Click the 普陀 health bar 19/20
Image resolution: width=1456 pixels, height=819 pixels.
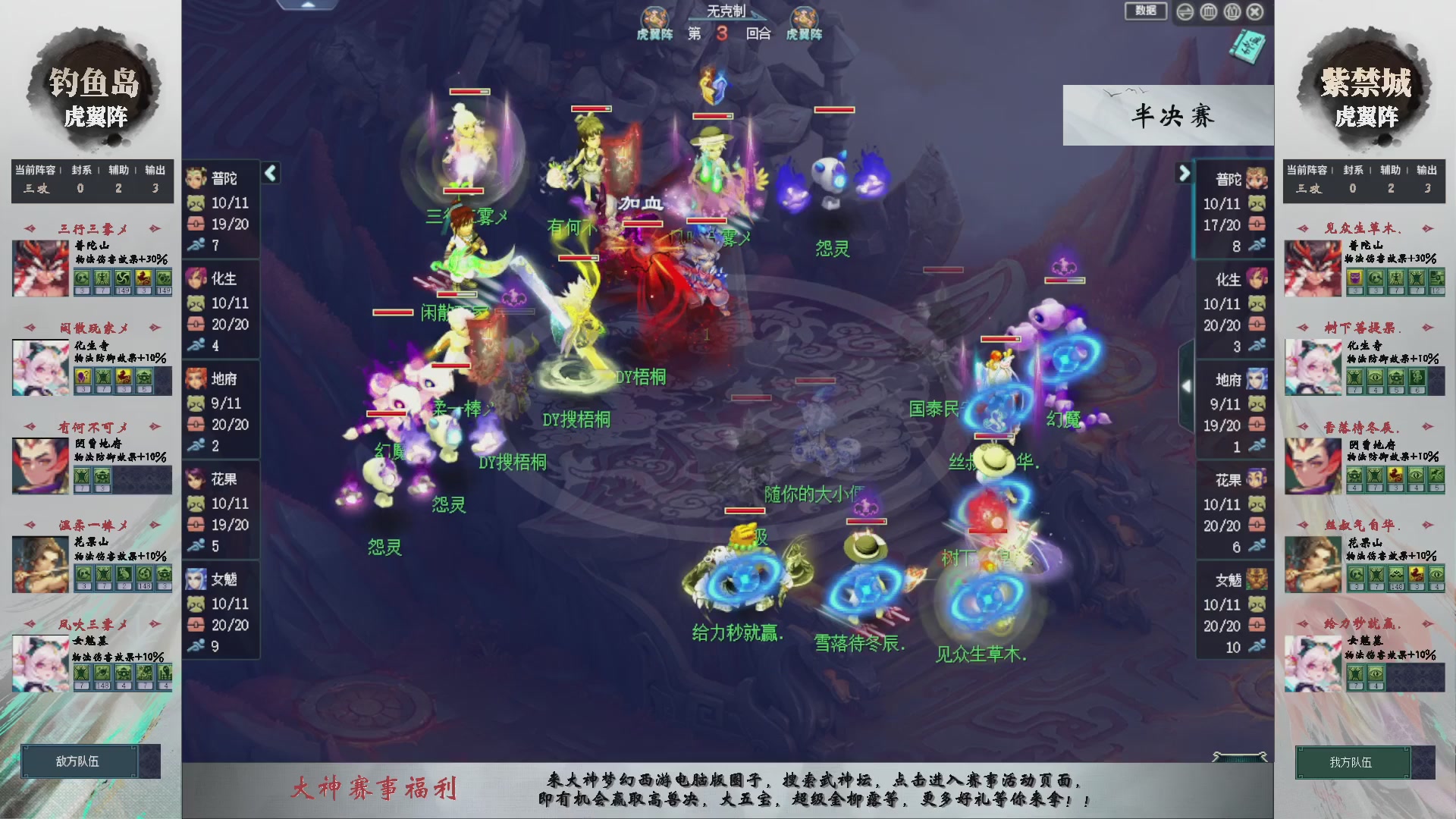[230, 224]
